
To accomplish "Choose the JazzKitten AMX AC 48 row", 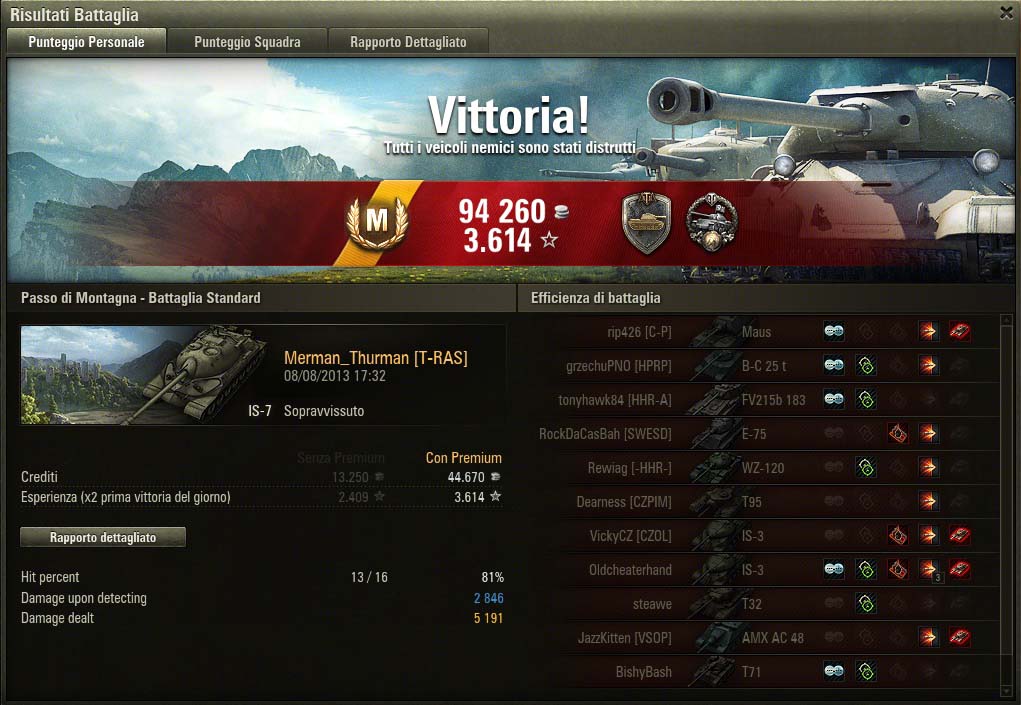I will [x=760, y=638].
